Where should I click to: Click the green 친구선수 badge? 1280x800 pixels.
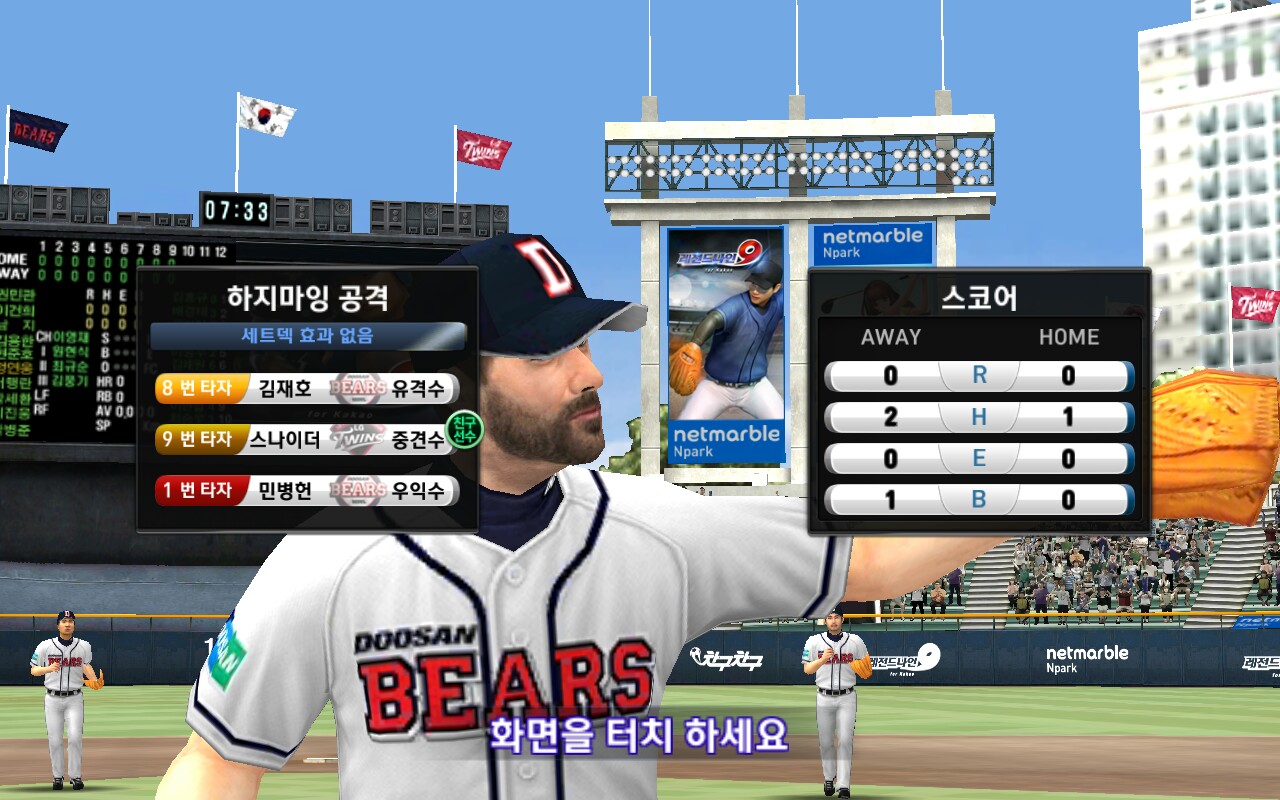pyautogui.click(x=464, y=429)
